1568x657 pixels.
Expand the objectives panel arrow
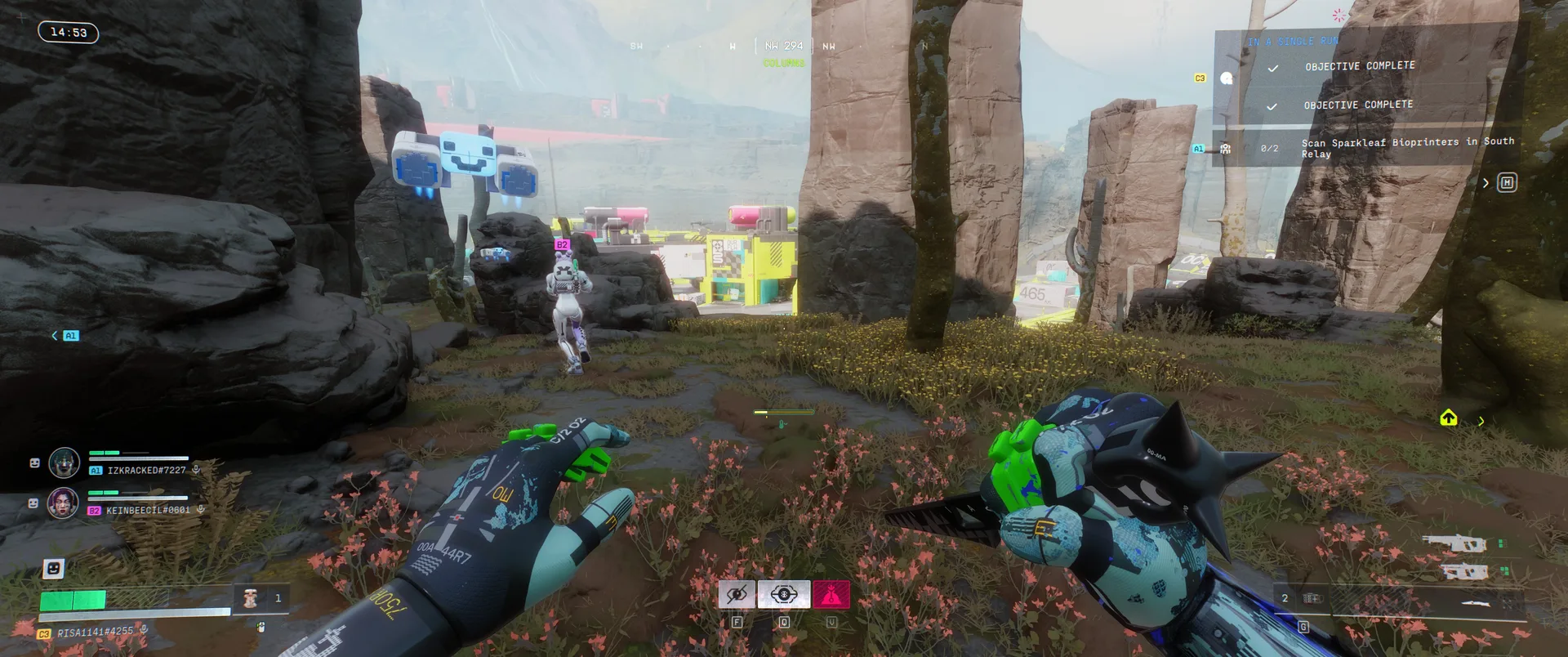click(1486, 183)
